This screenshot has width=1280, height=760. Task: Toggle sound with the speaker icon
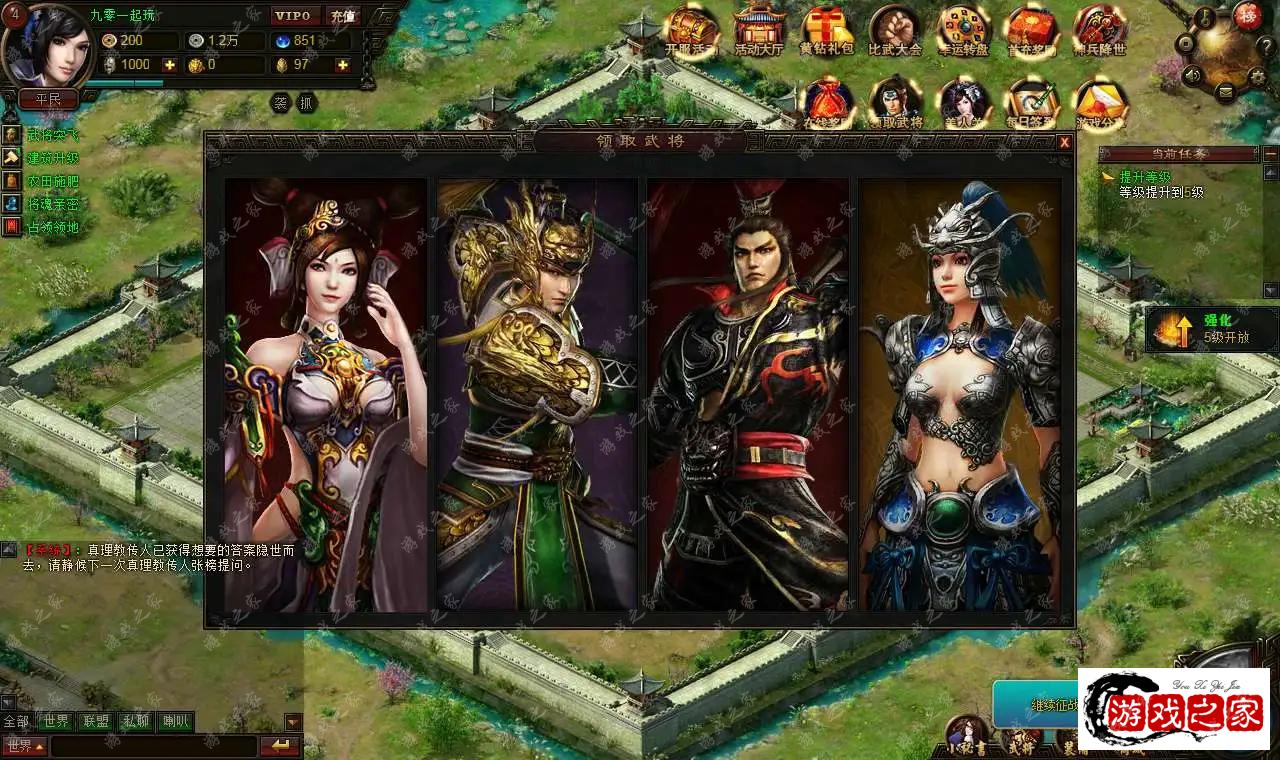pos(1191,75)
